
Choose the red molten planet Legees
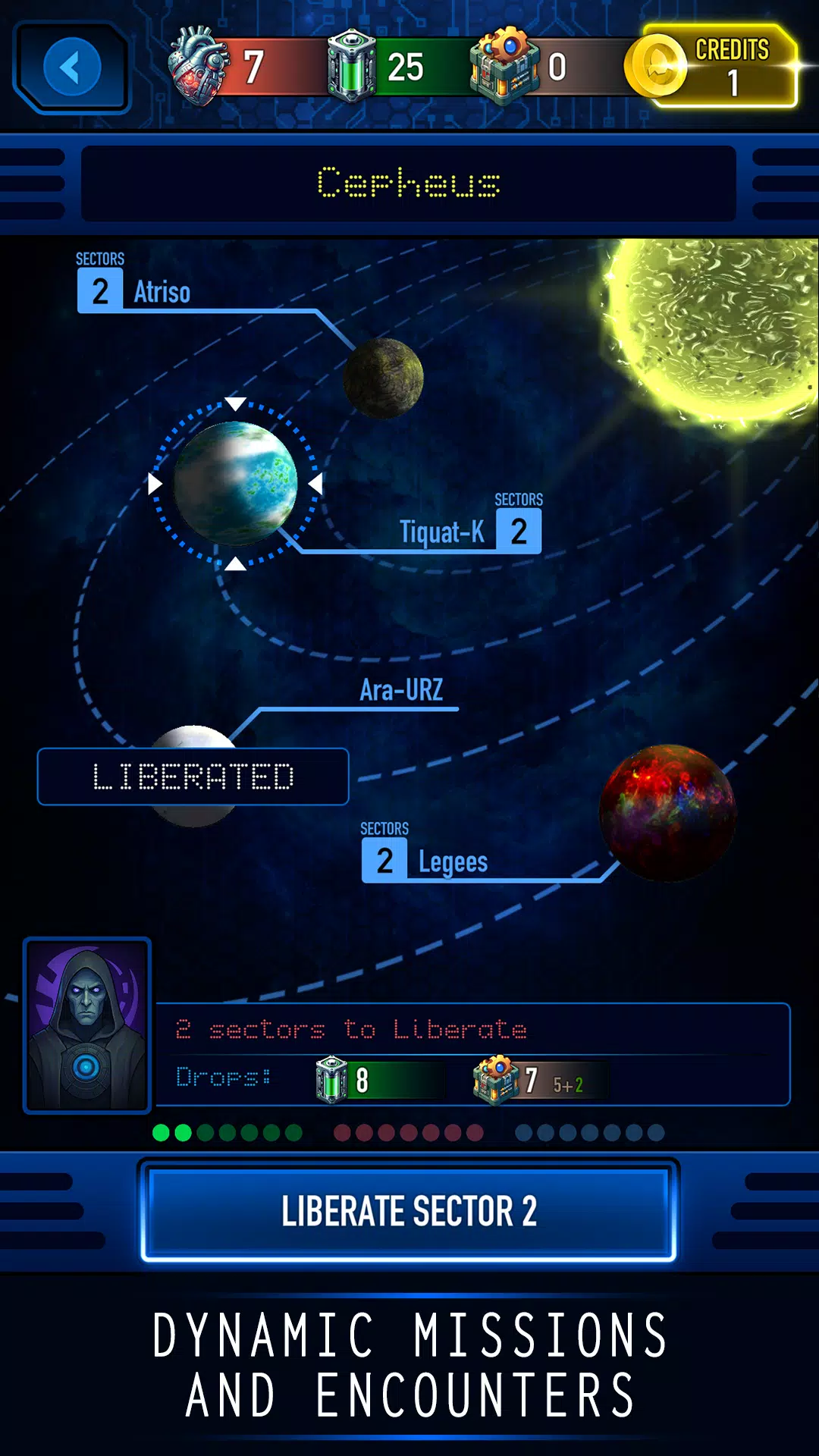click(667, 812)
